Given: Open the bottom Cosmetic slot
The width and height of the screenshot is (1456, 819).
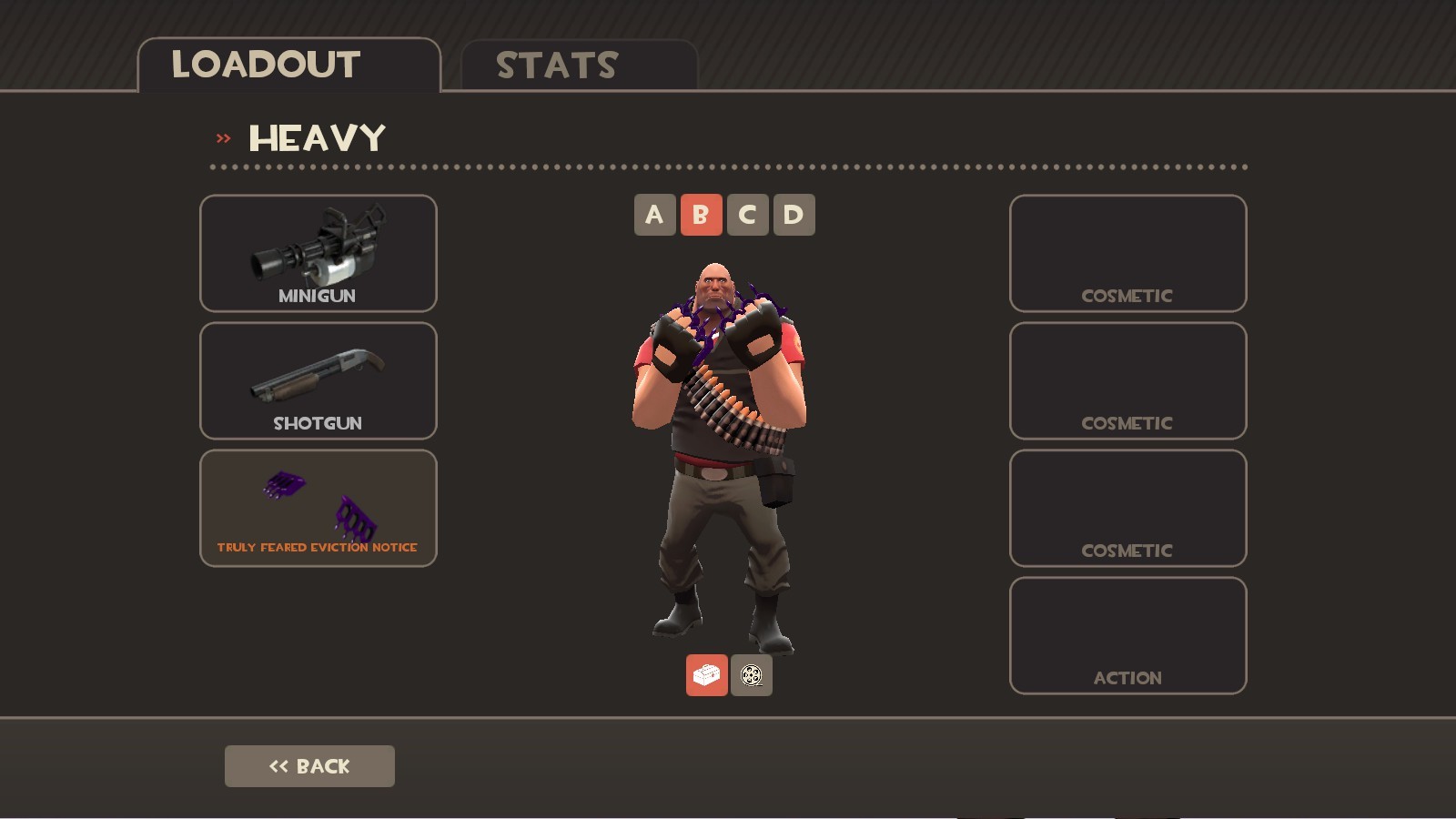Looking at the screenshot, I should [1127, 509].
